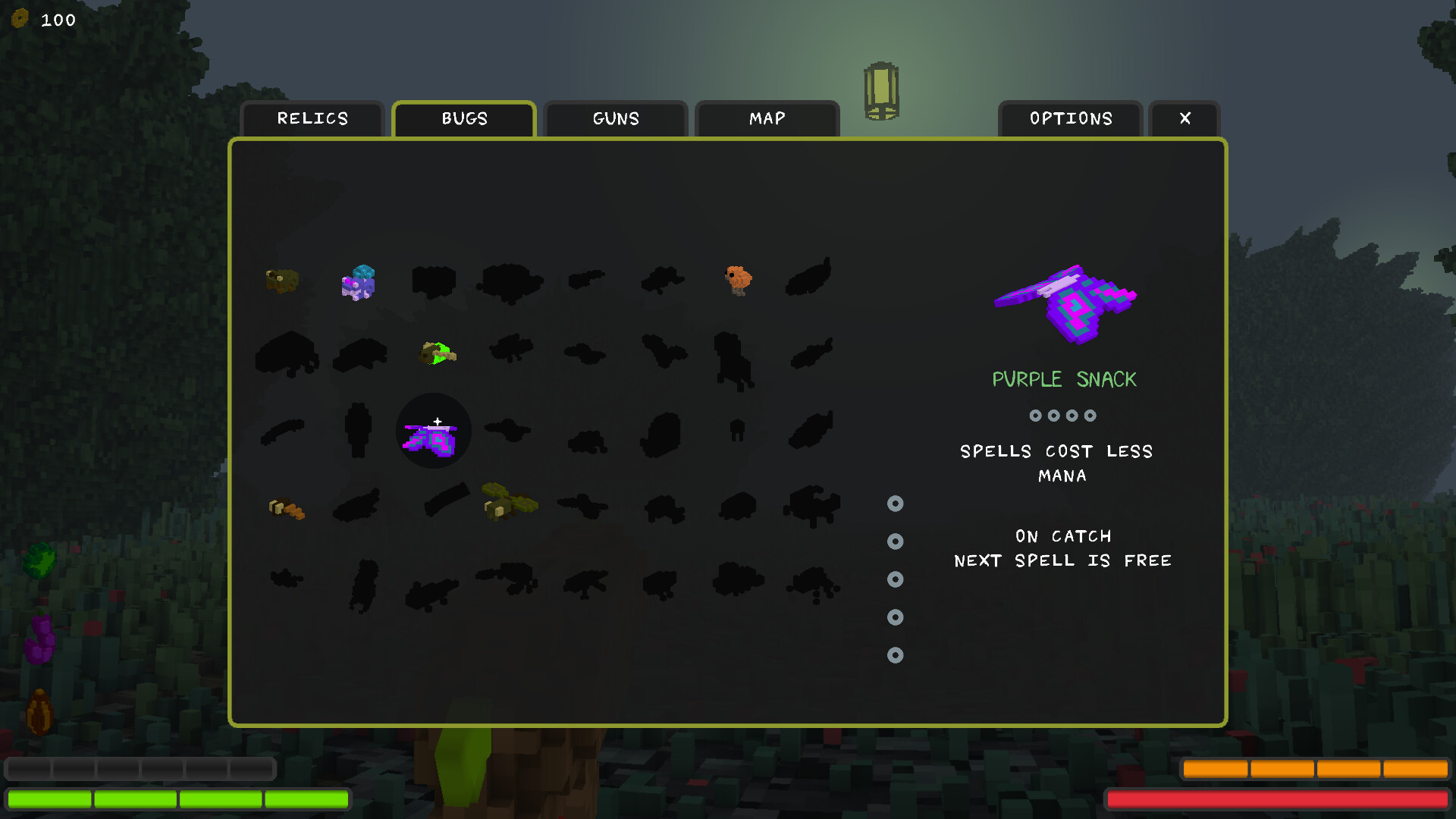Open the OPTIONS menu

[1071, 118]
